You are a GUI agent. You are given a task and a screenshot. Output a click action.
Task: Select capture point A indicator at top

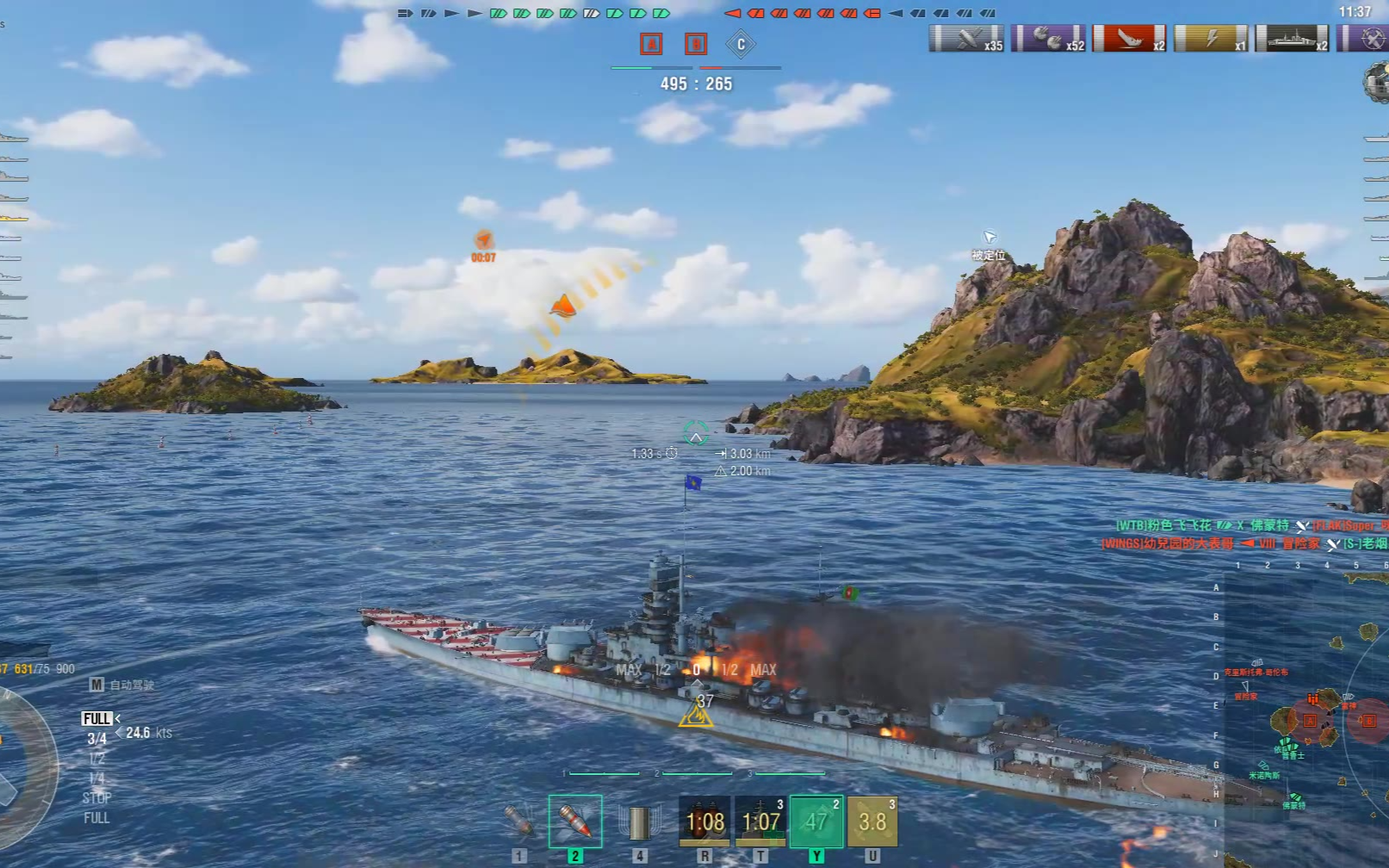point(651,44)
